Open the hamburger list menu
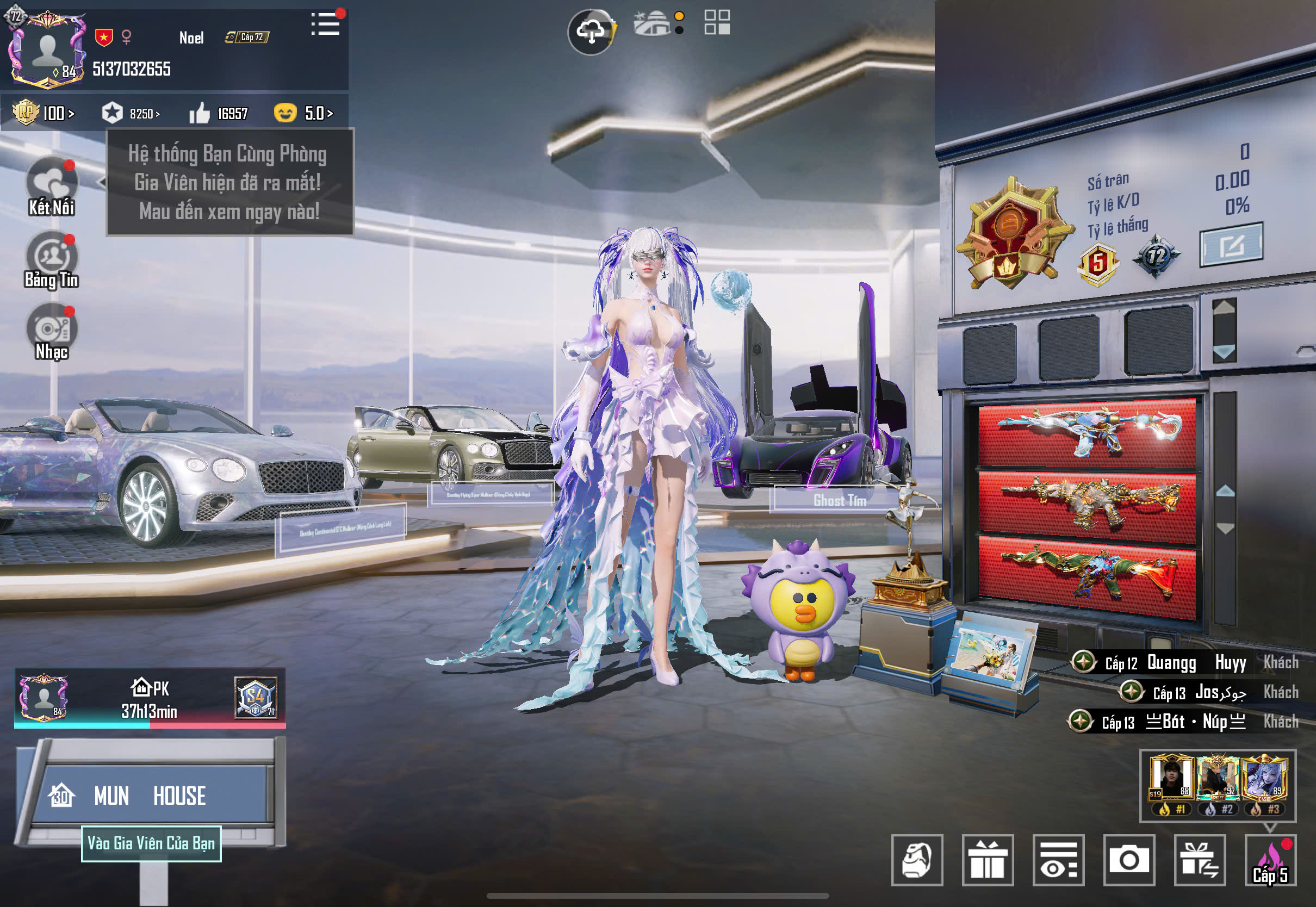 click(326, 24)
